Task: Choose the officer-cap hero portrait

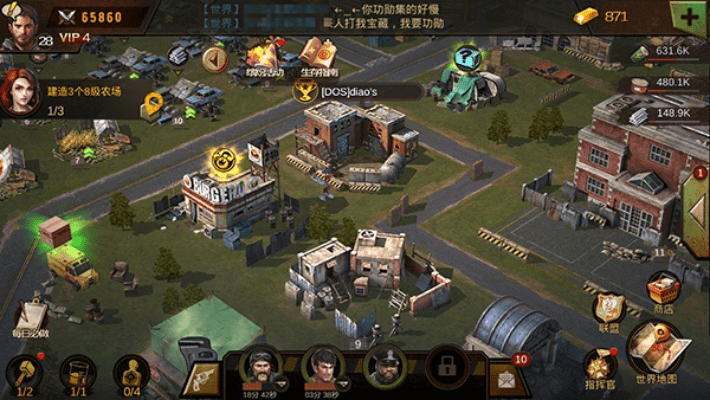Action: click(384, 369)
